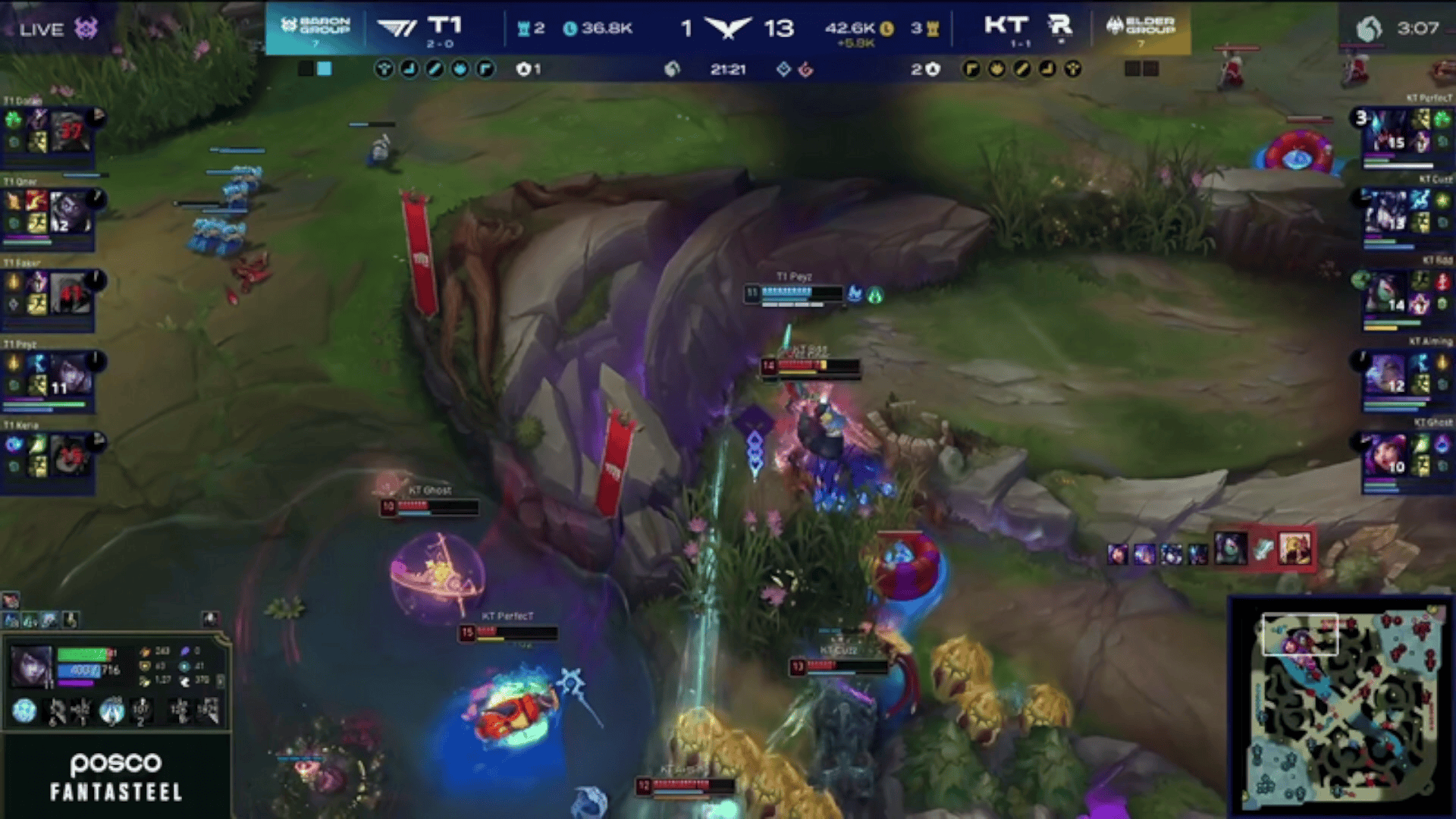Image resolution: width=1456 pixels, height=819 pixels.
Task: Click the selected champion portrait in the stats panel
Action: 31,665
